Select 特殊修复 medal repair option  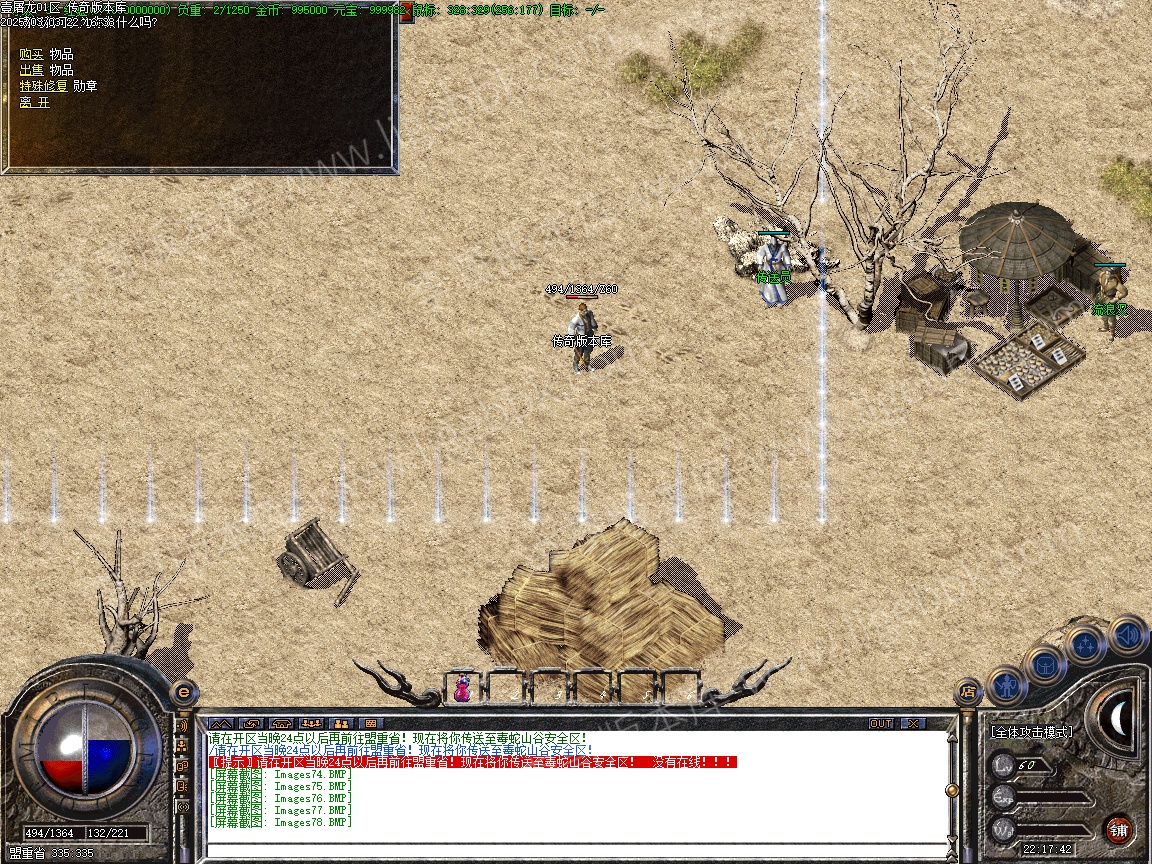[x=44, y=86]
